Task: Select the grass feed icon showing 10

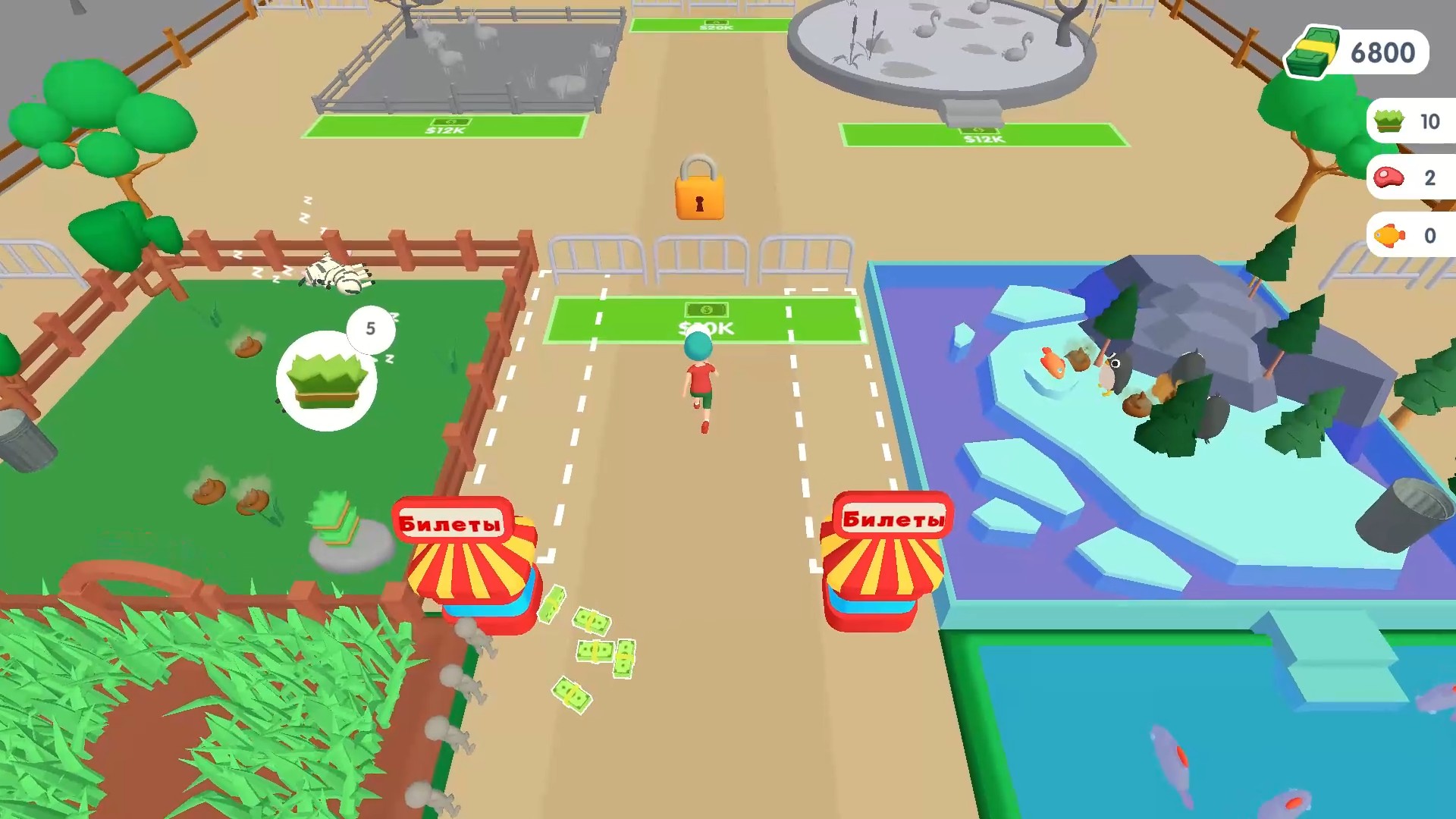Action: pyautogui.click(x=1388, y=121)
